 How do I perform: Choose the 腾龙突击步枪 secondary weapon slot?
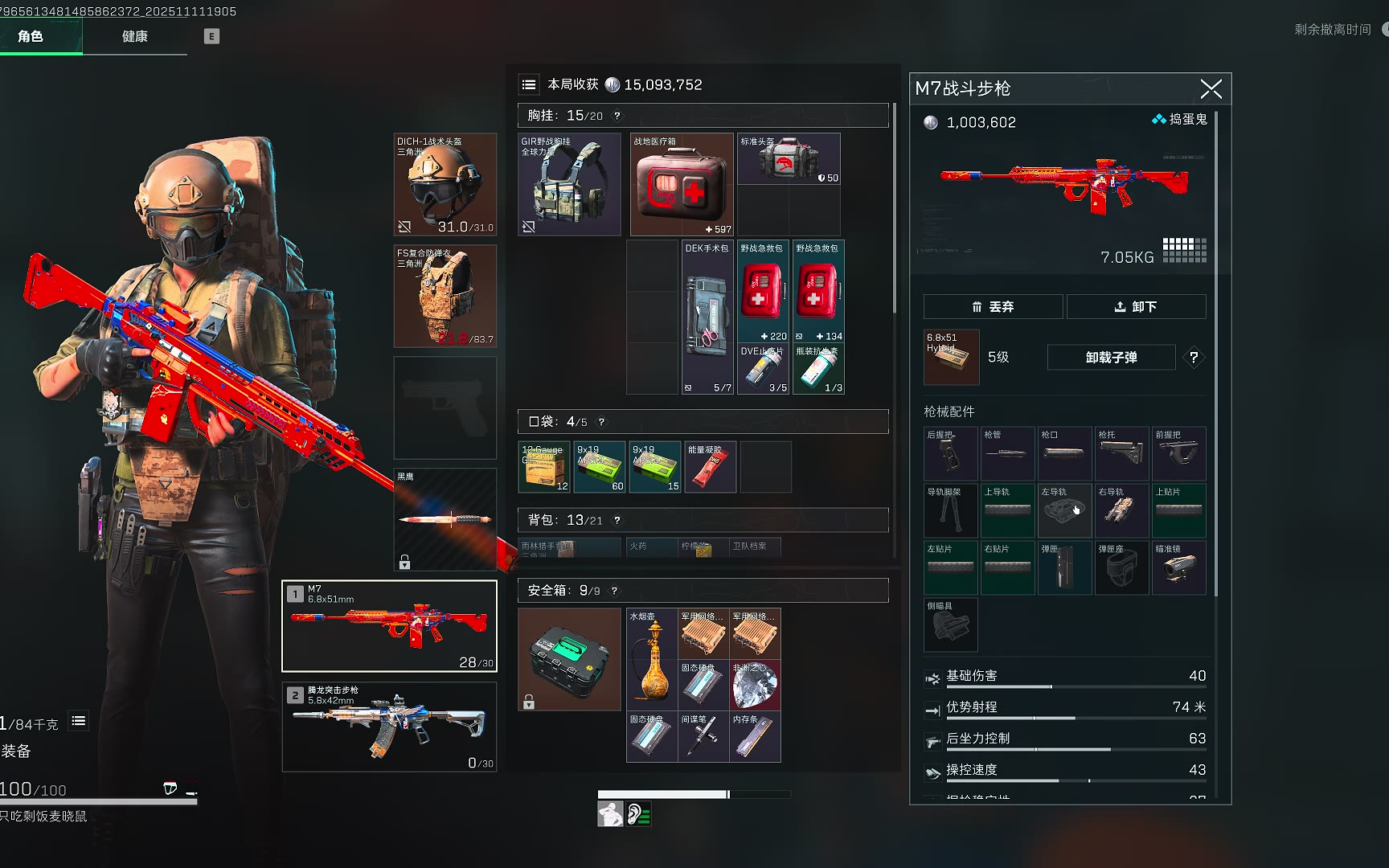coord(390,727)
